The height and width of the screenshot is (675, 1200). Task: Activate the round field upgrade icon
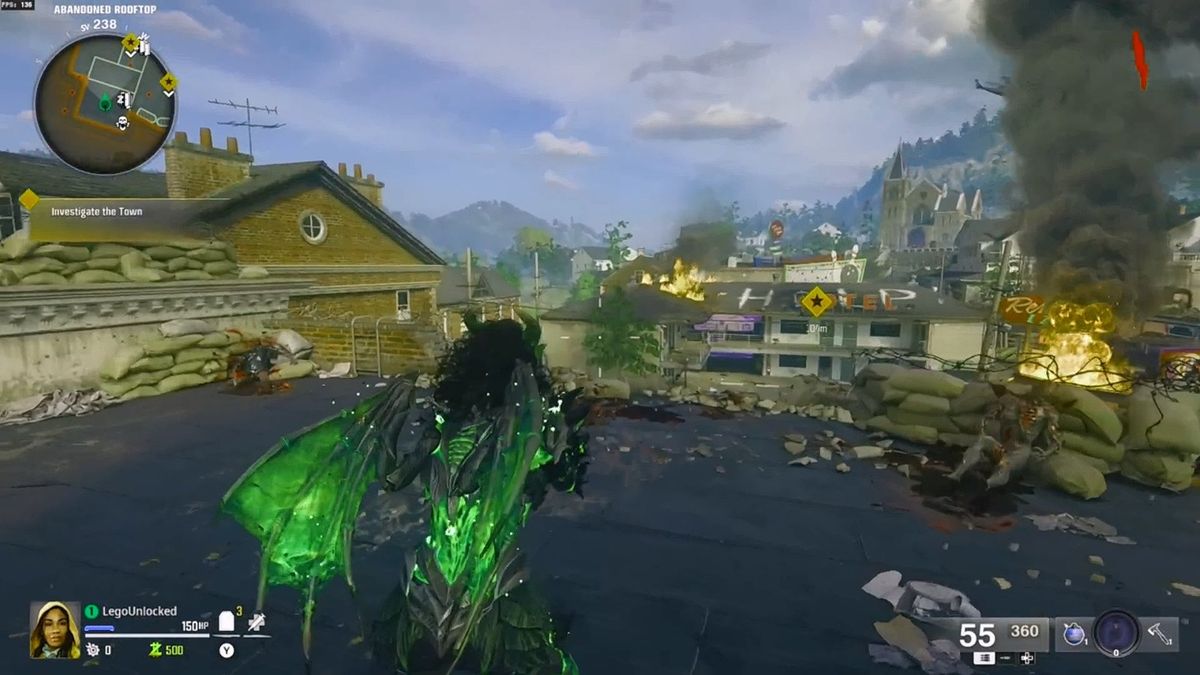pos(1116,633)
